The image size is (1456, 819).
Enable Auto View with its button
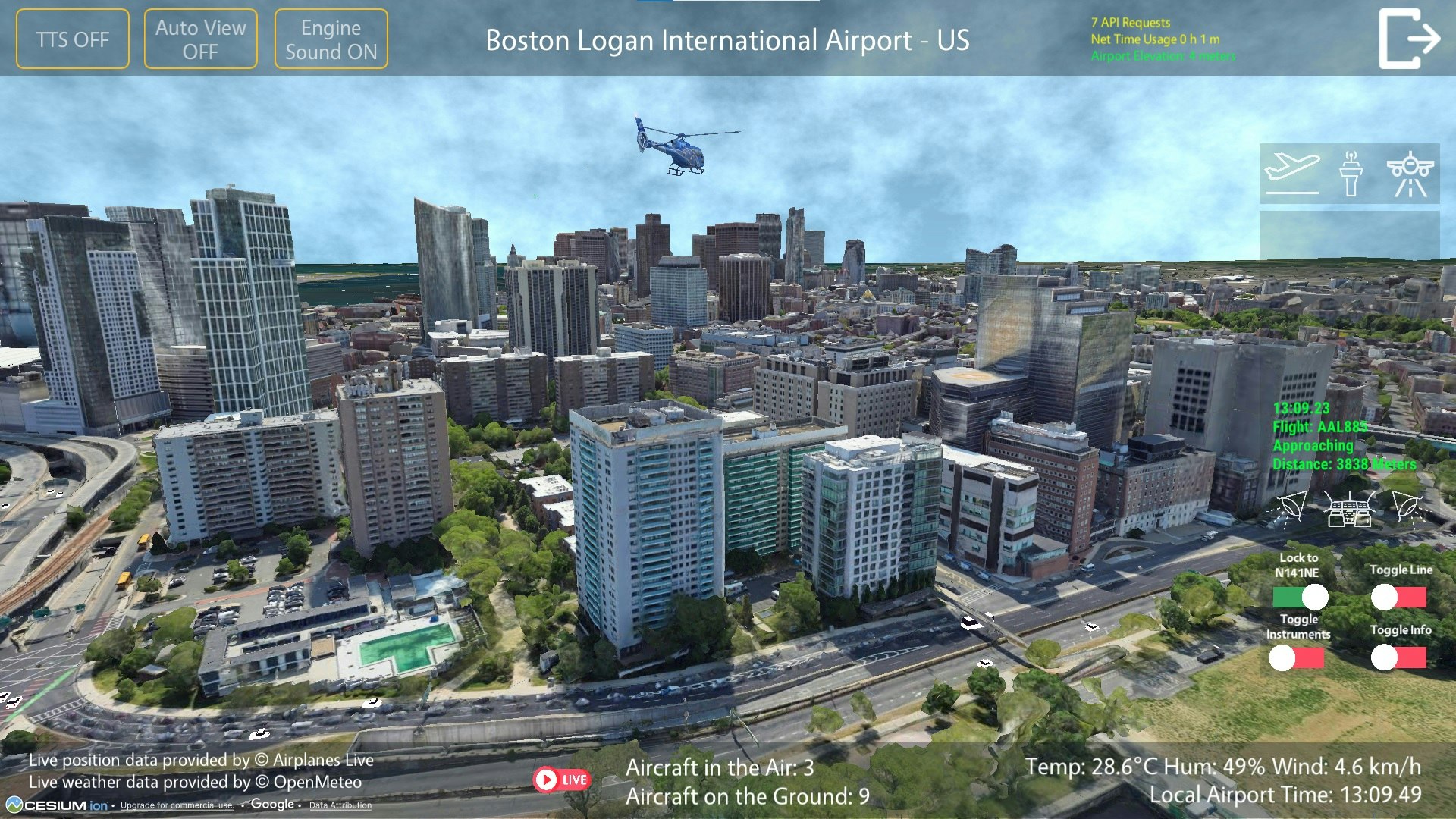pos(200,38)
